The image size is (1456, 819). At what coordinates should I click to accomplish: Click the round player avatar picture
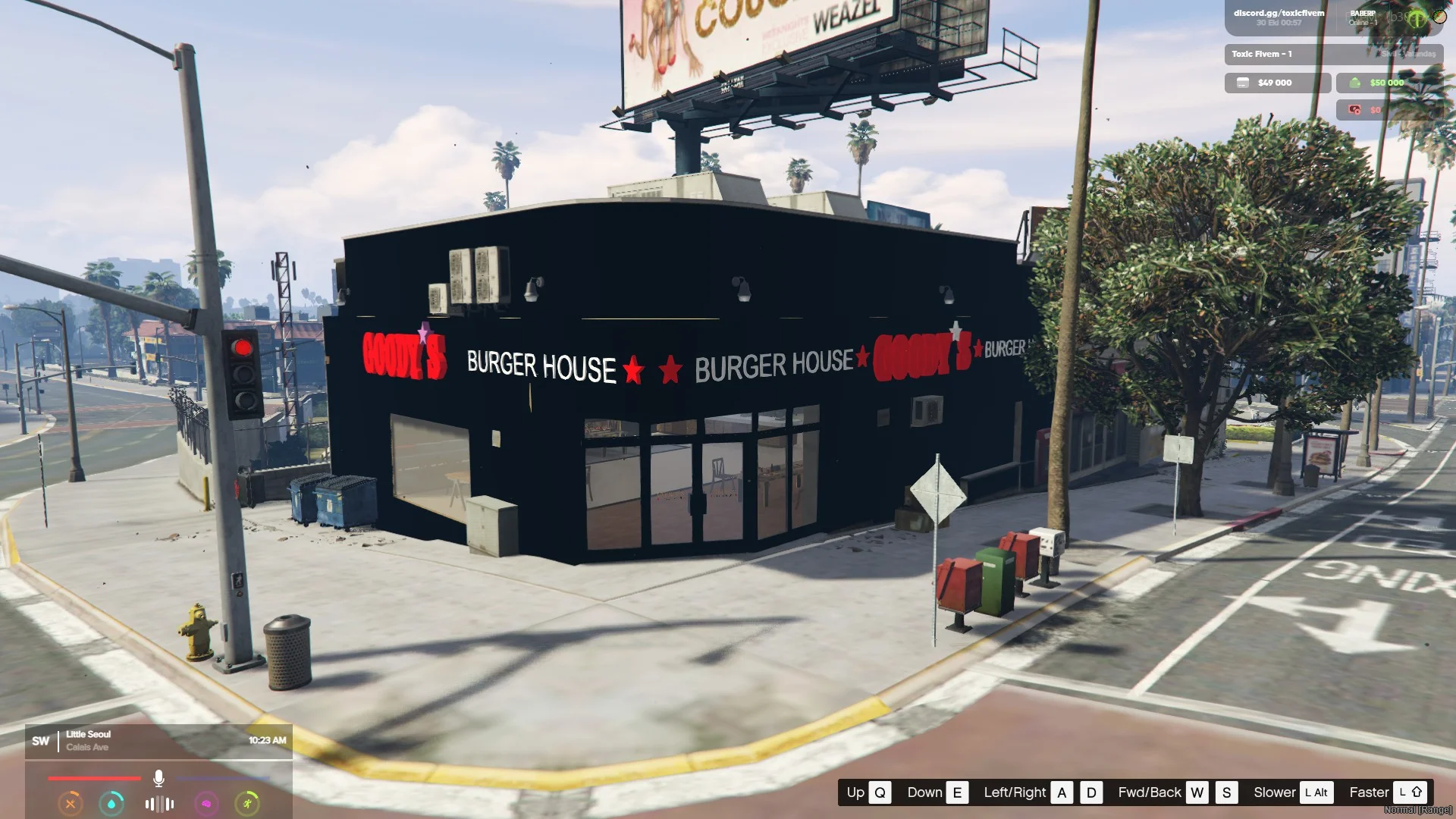point(1439,16)
